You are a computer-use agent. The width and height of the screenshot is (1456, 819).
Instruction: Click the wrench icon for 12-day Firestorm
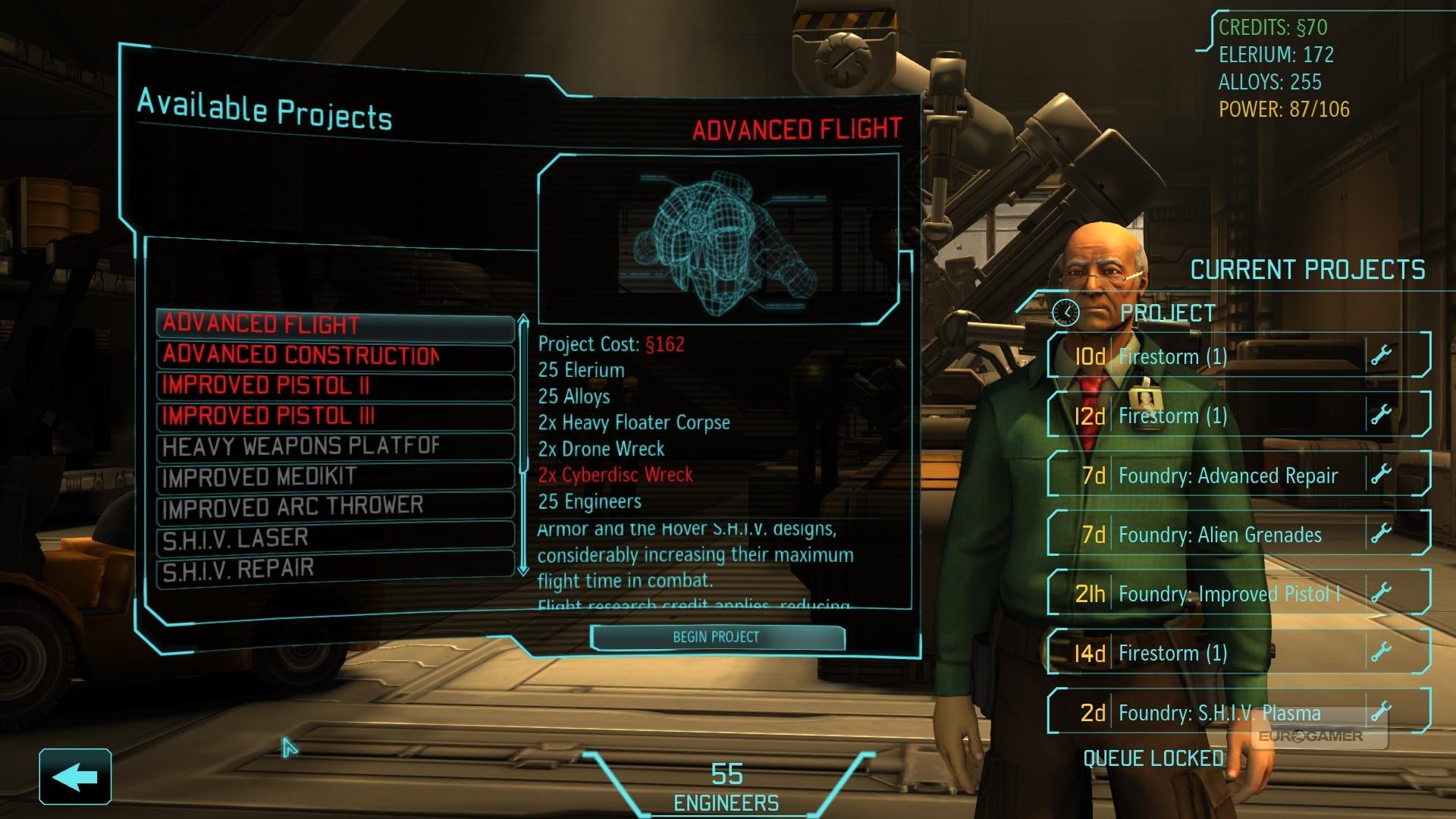[x=1382, y=415]
